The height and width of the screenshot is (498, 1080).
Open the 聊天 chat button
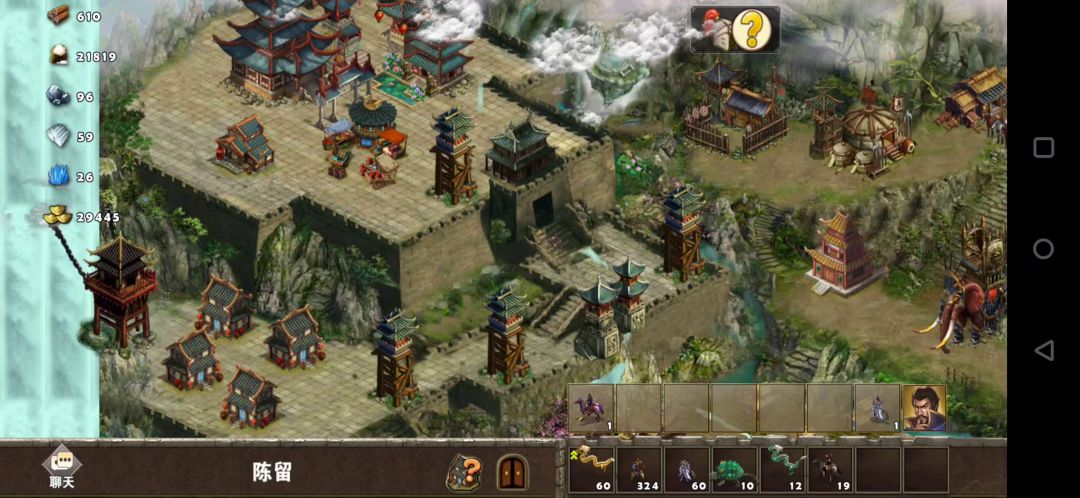(x=61, y=468)
